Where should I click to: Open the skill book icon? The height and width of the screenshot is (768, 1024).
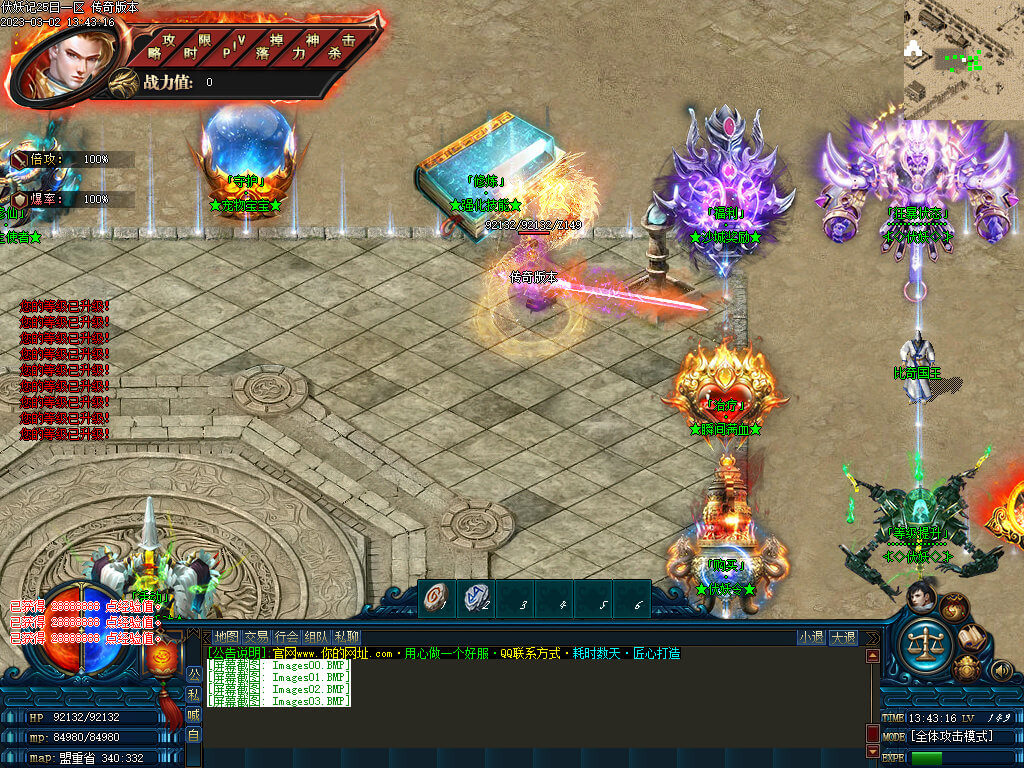pyautogui.click(x=971, y=637)
